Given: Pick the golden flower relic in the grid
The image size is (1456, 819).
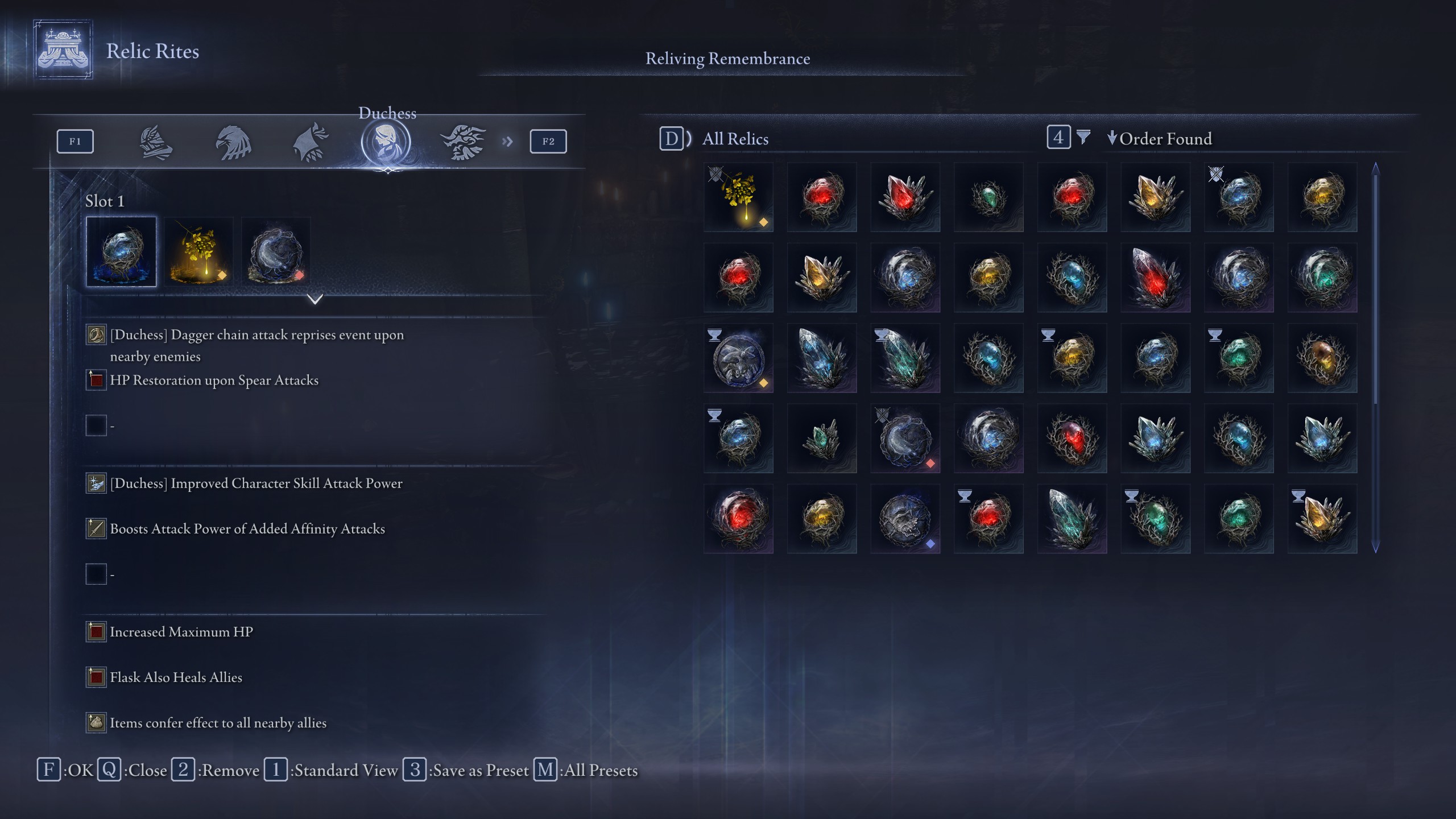Looking at the screenshot, I should 738,197.
